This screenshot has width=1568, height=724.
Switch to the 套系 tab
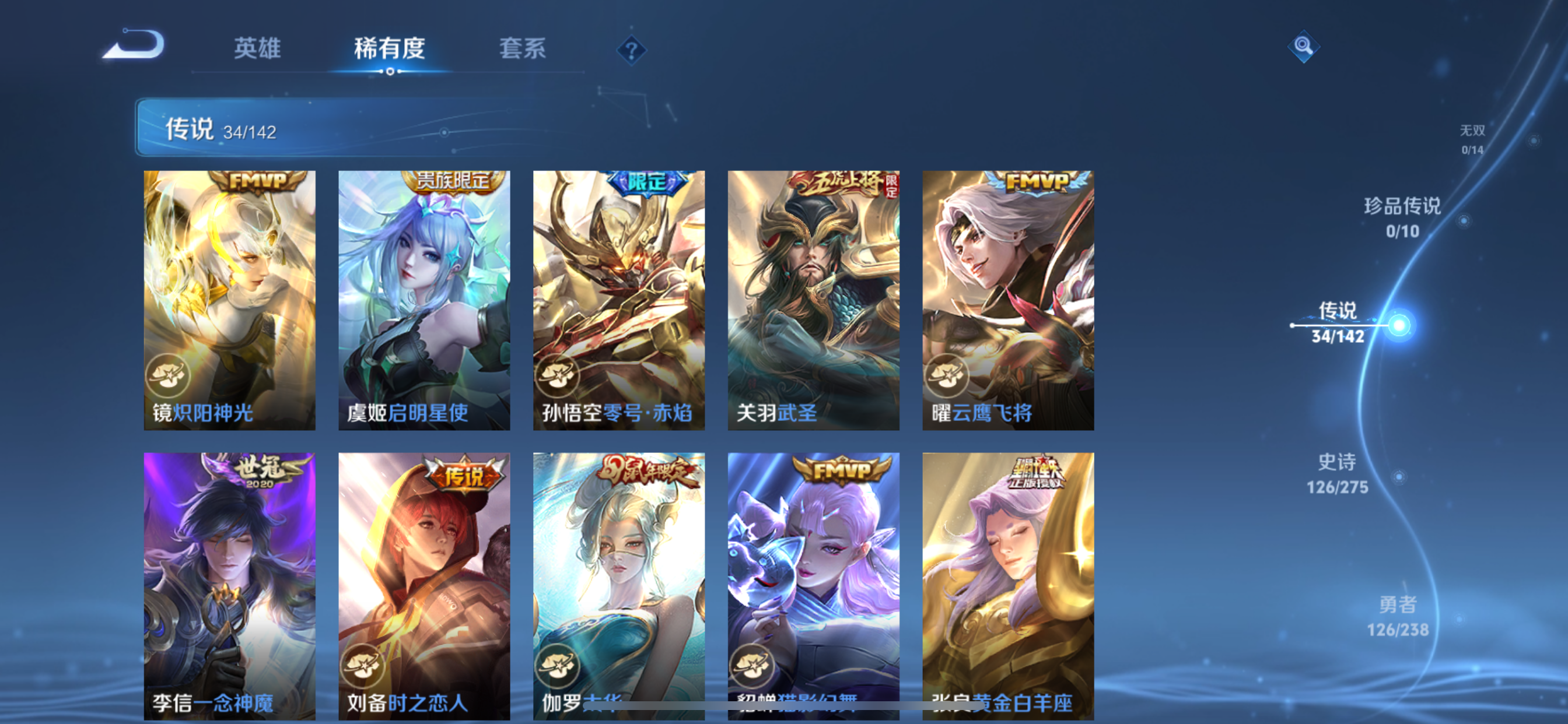click(522, 48)
